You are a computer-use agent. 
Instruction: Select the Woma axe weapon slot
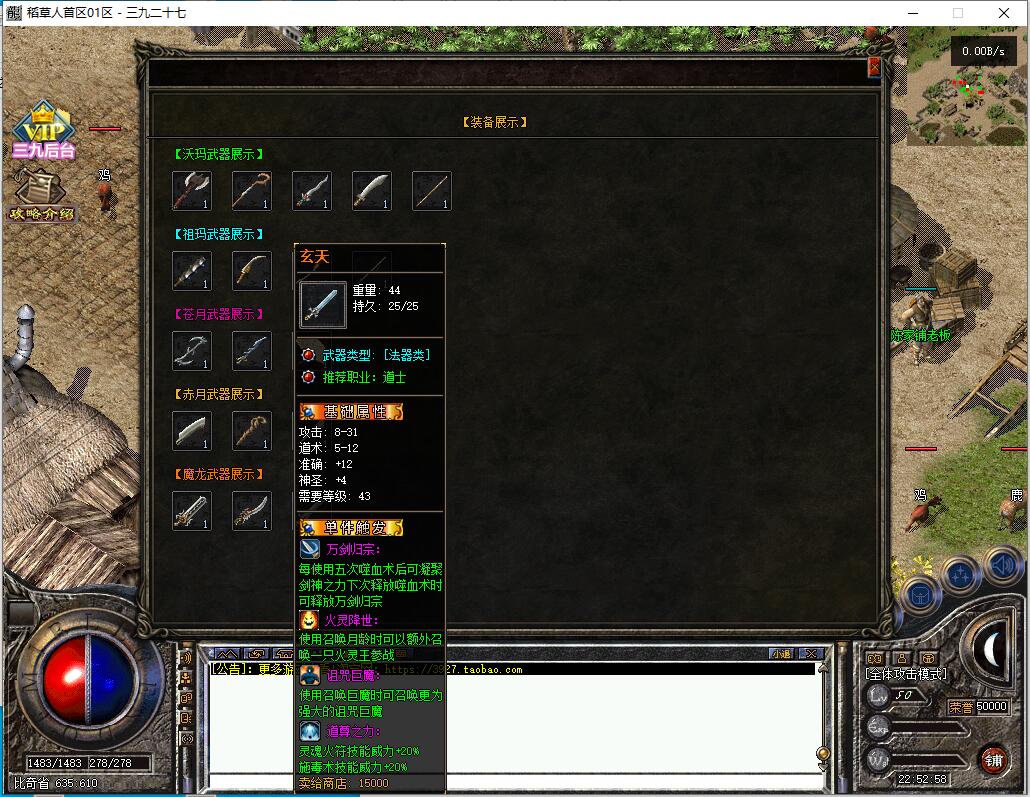[191, 191]
